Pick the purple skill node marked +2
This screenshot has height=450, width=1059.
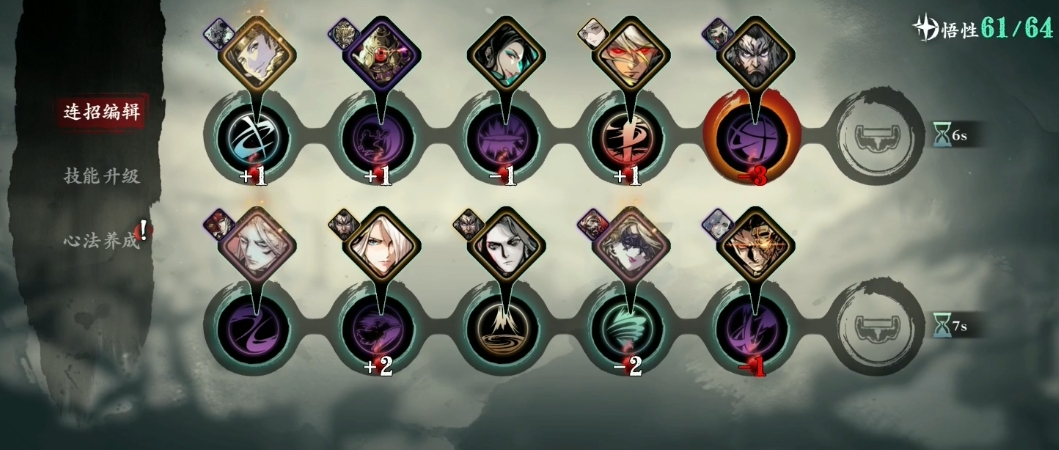tap(378, 327)
